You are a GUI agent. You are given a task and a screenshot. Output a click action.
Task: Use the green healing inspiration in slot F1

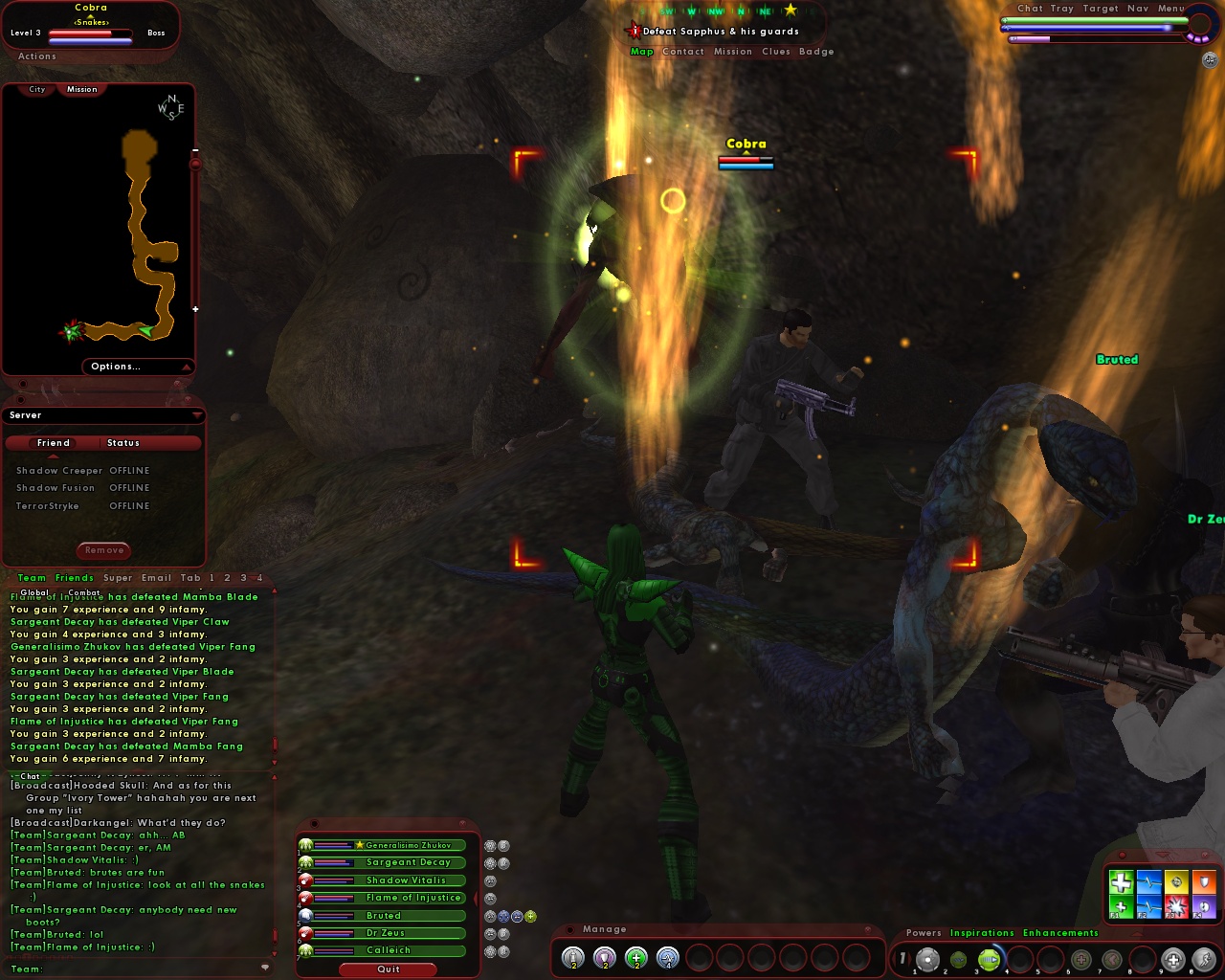[1122, 905]
